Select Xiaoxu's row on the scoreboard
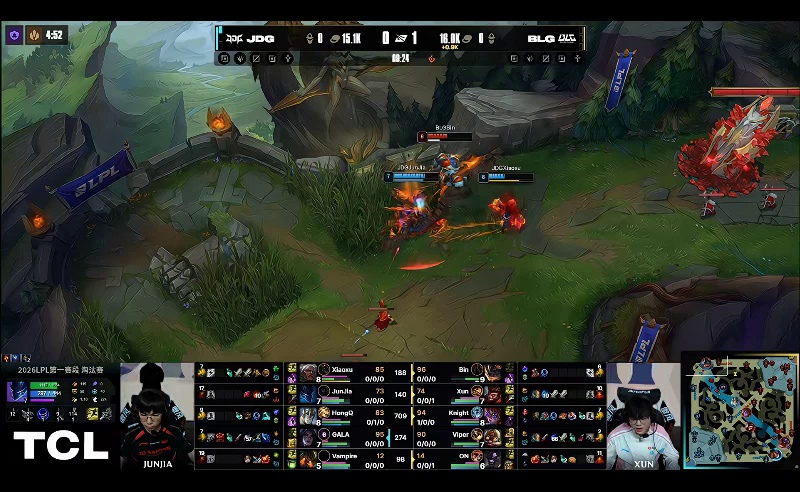 [x=345, y=372]
